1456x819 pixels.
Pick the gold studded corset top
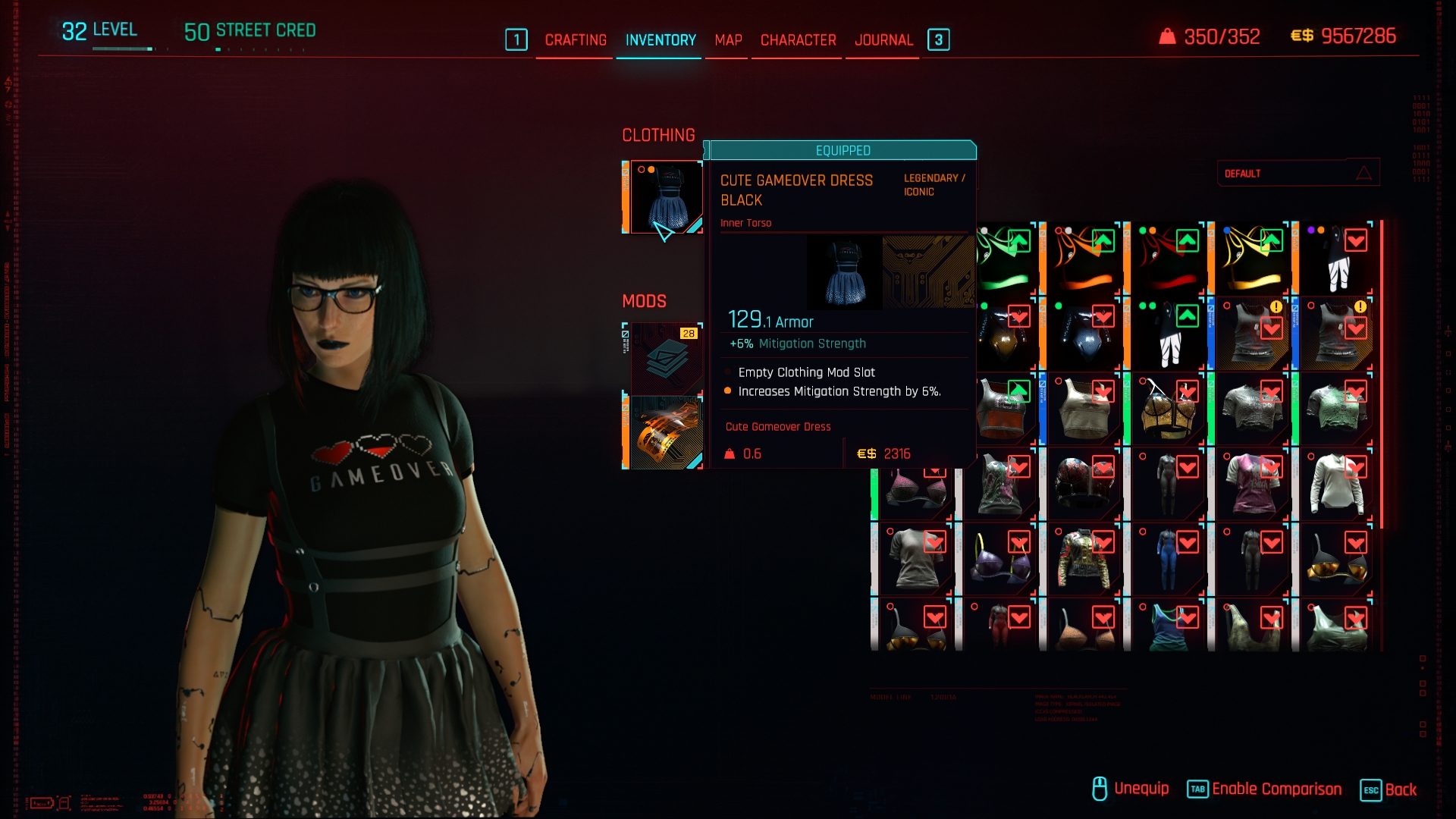1169,410
